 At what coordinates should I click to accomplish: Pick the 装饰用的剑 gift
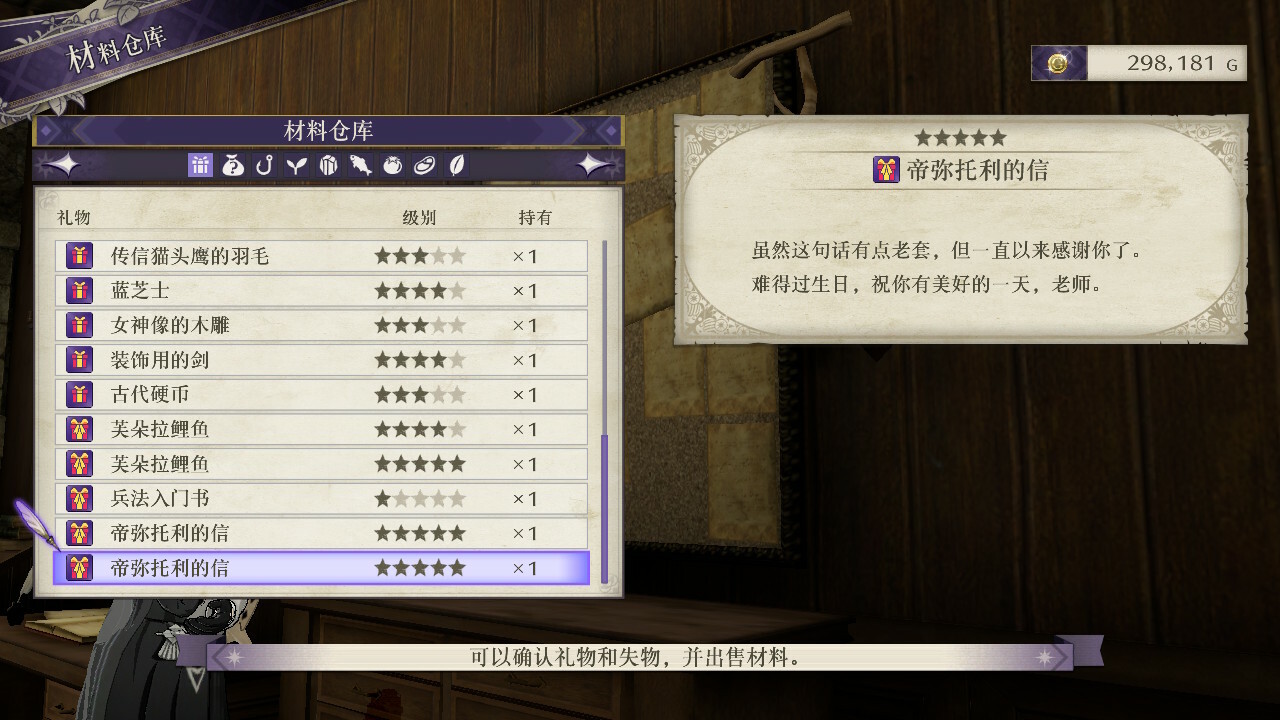pyautogui.click(x=320, y=360)
